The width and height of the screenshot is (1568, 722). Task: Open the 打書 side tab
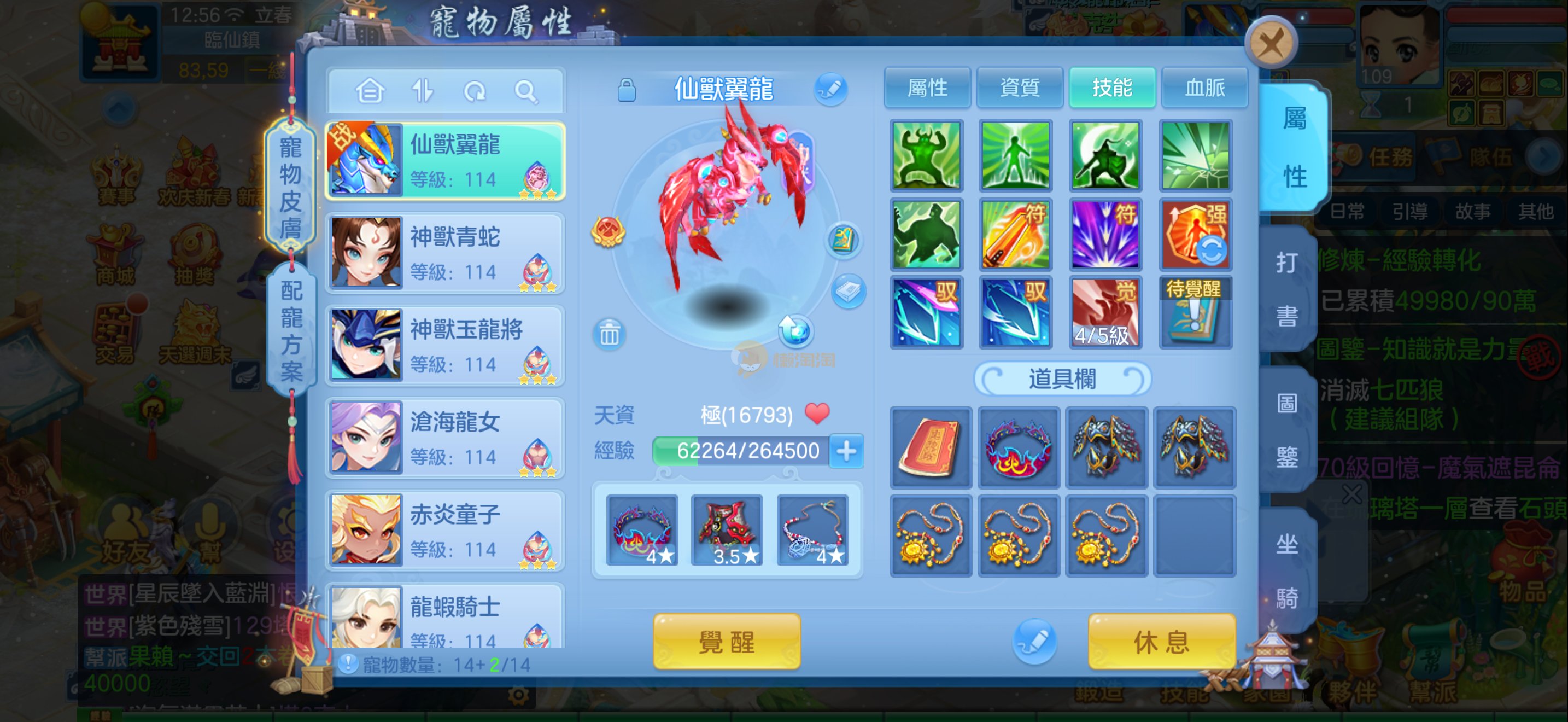click(1286, 289)
